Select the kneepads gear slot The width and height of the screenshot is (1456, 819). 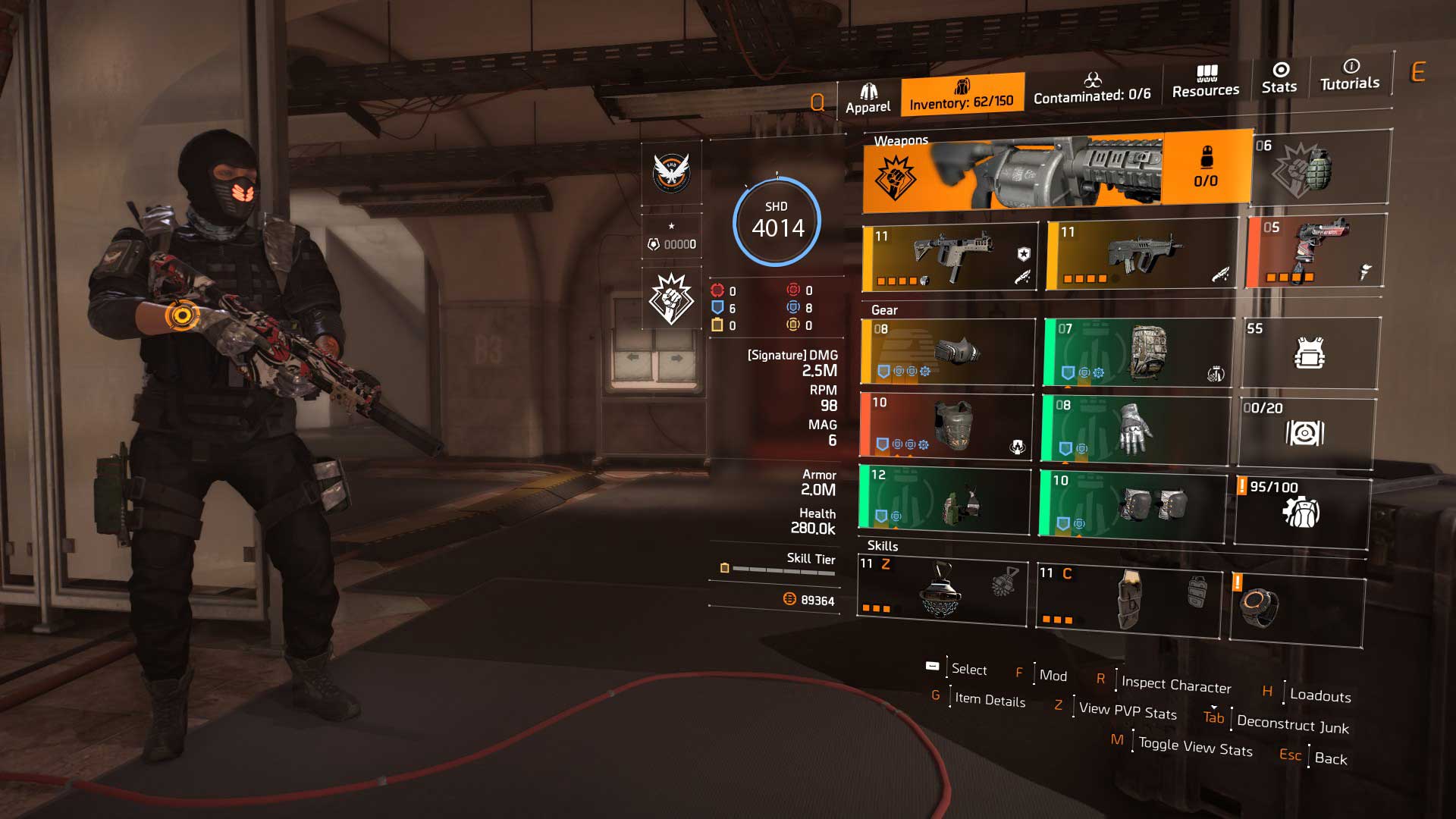pyautogui.click(x=1132, y=504)
